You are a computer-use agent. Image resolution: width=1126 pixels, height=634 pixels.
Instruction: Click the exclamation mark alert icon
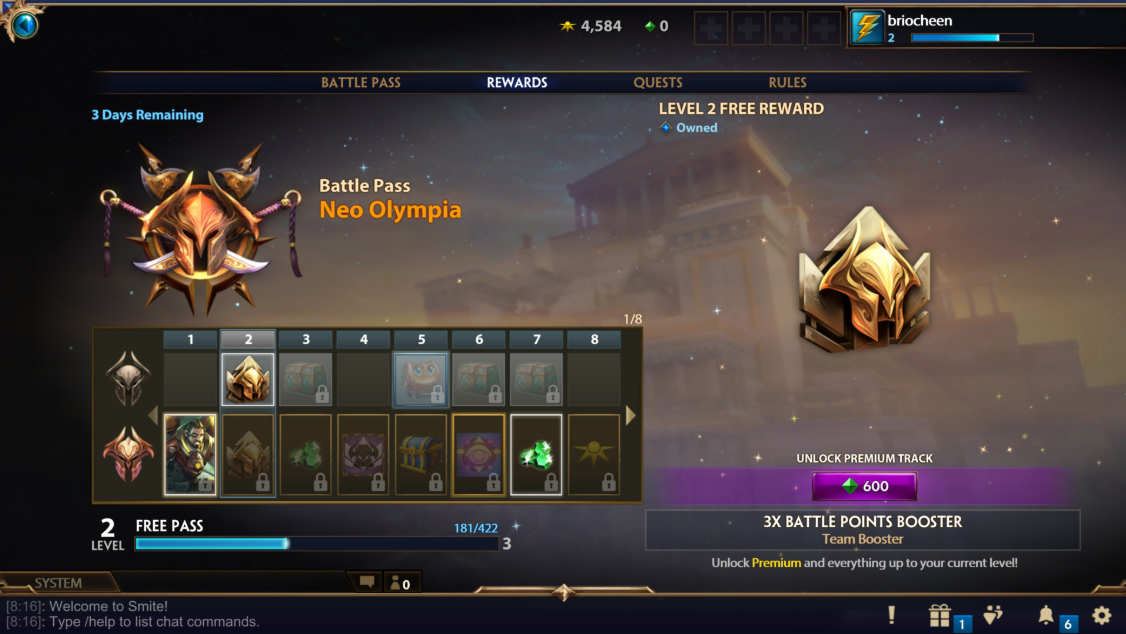pos(891,616)
